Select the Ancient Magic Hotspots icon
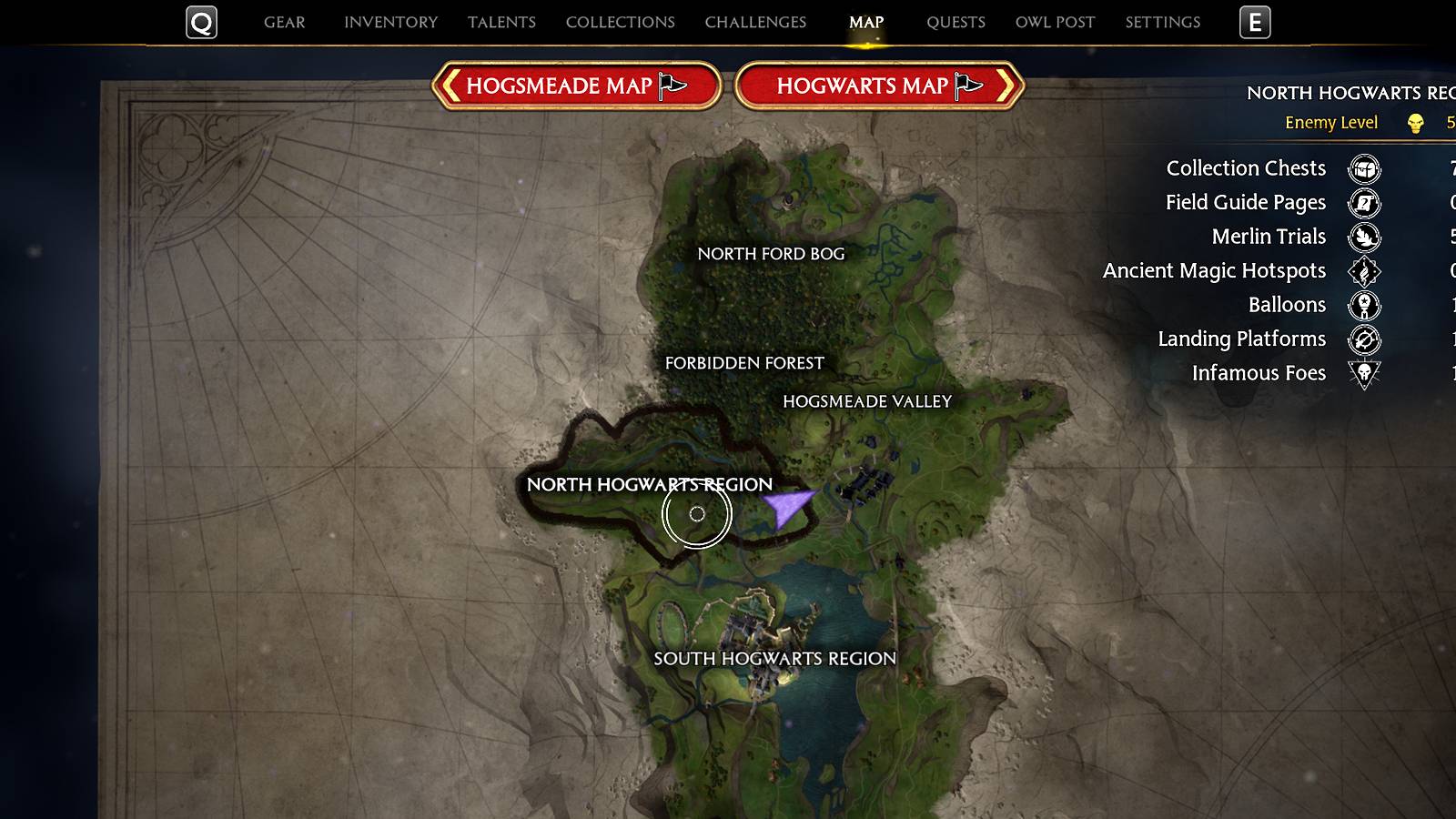Viewport: 1456px width, 819px height. (1362, 271)
